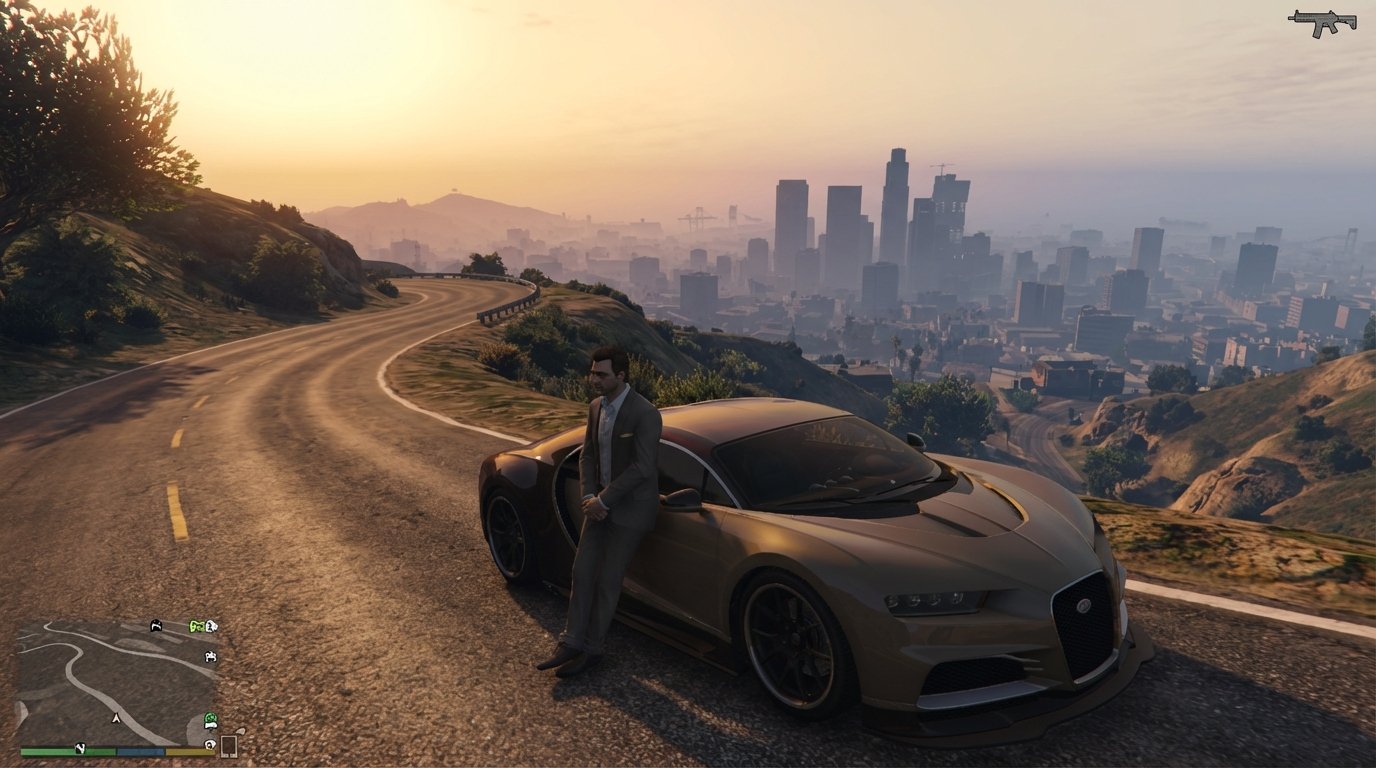This screenshot has width=1376, height=768.
Task: Click the car's right headlight
Action: [925, 600]
